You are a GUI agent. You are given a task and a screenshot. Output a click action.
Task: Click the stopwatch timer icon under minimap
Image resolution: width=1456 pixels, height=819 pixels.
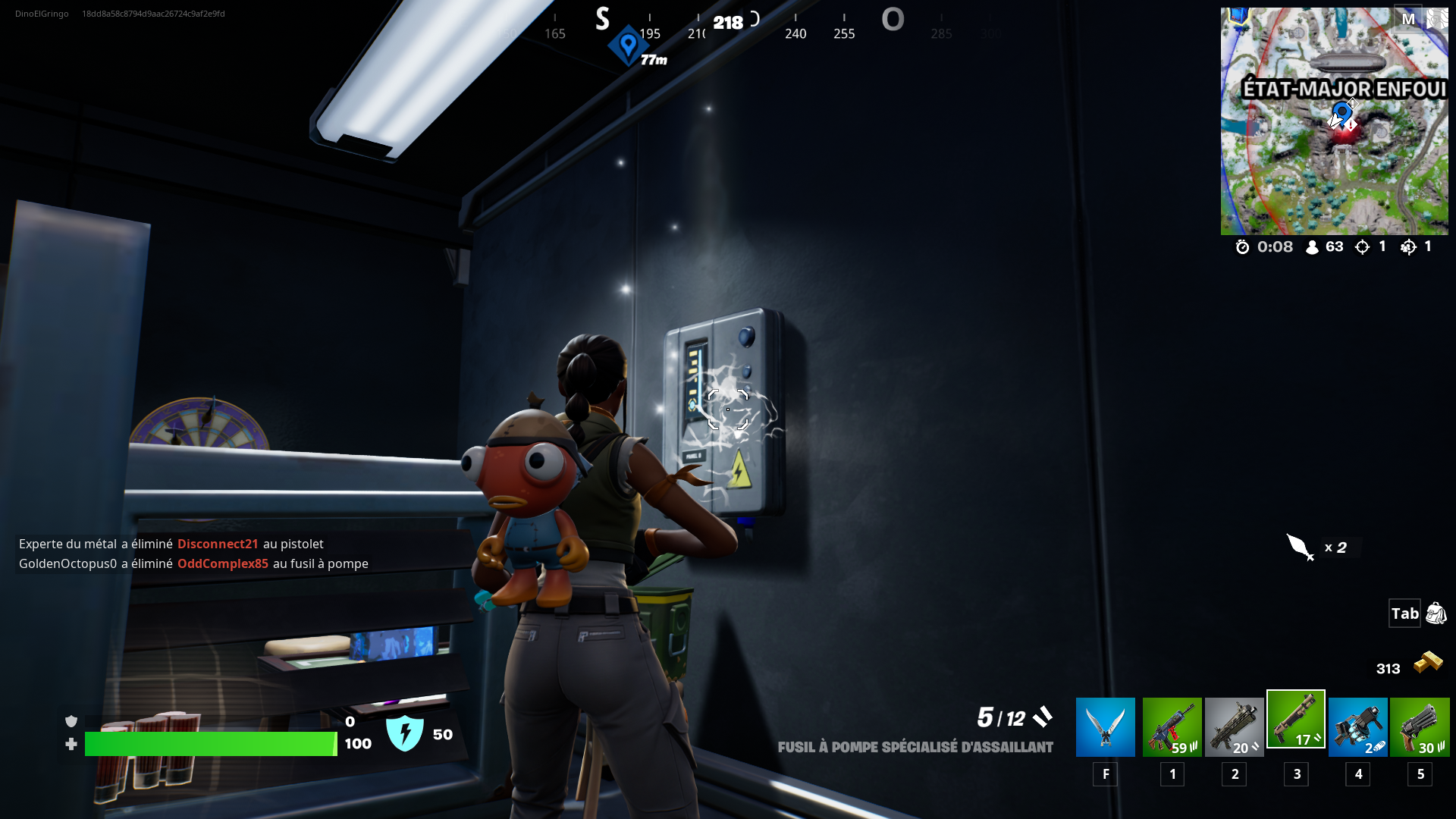1242,246
